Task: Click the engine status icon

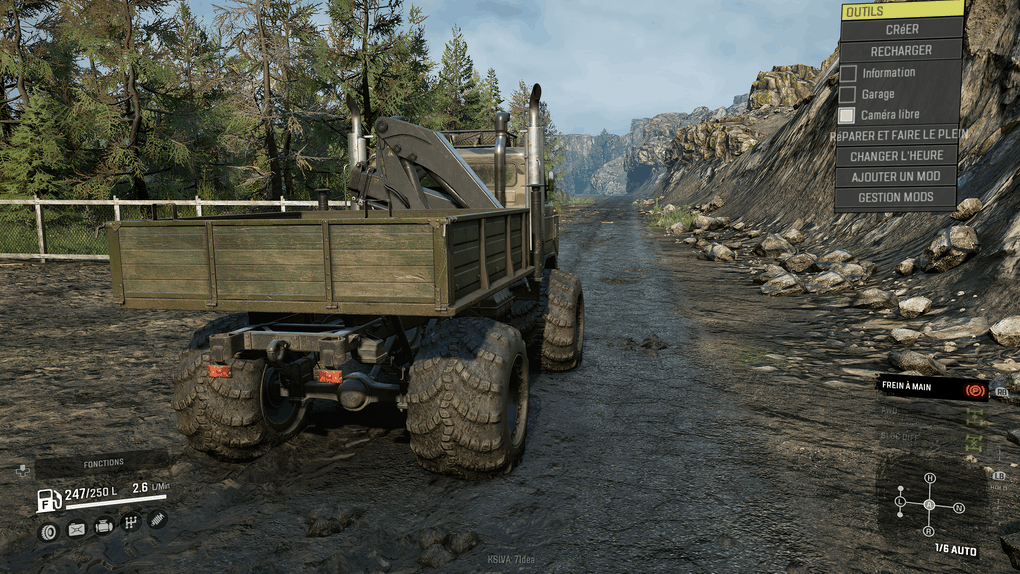Action: (103, 526)
